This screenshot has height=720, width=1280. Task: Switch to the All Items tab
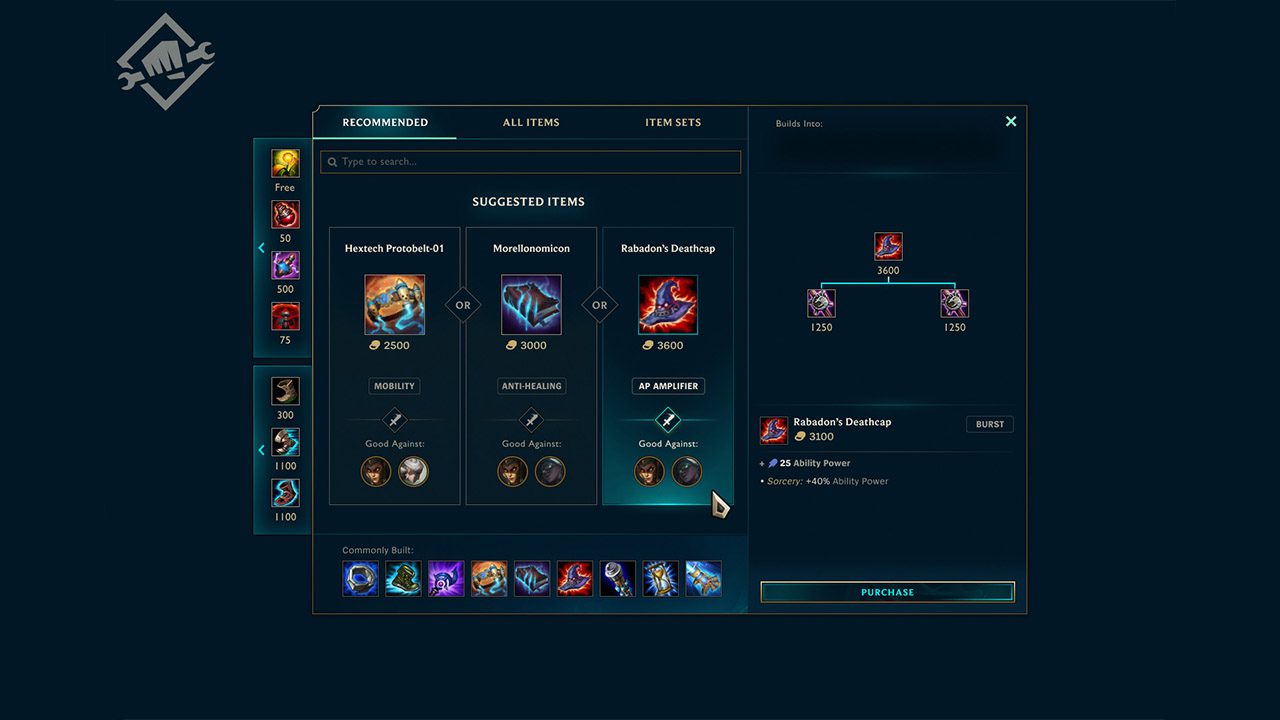(531, 123)
